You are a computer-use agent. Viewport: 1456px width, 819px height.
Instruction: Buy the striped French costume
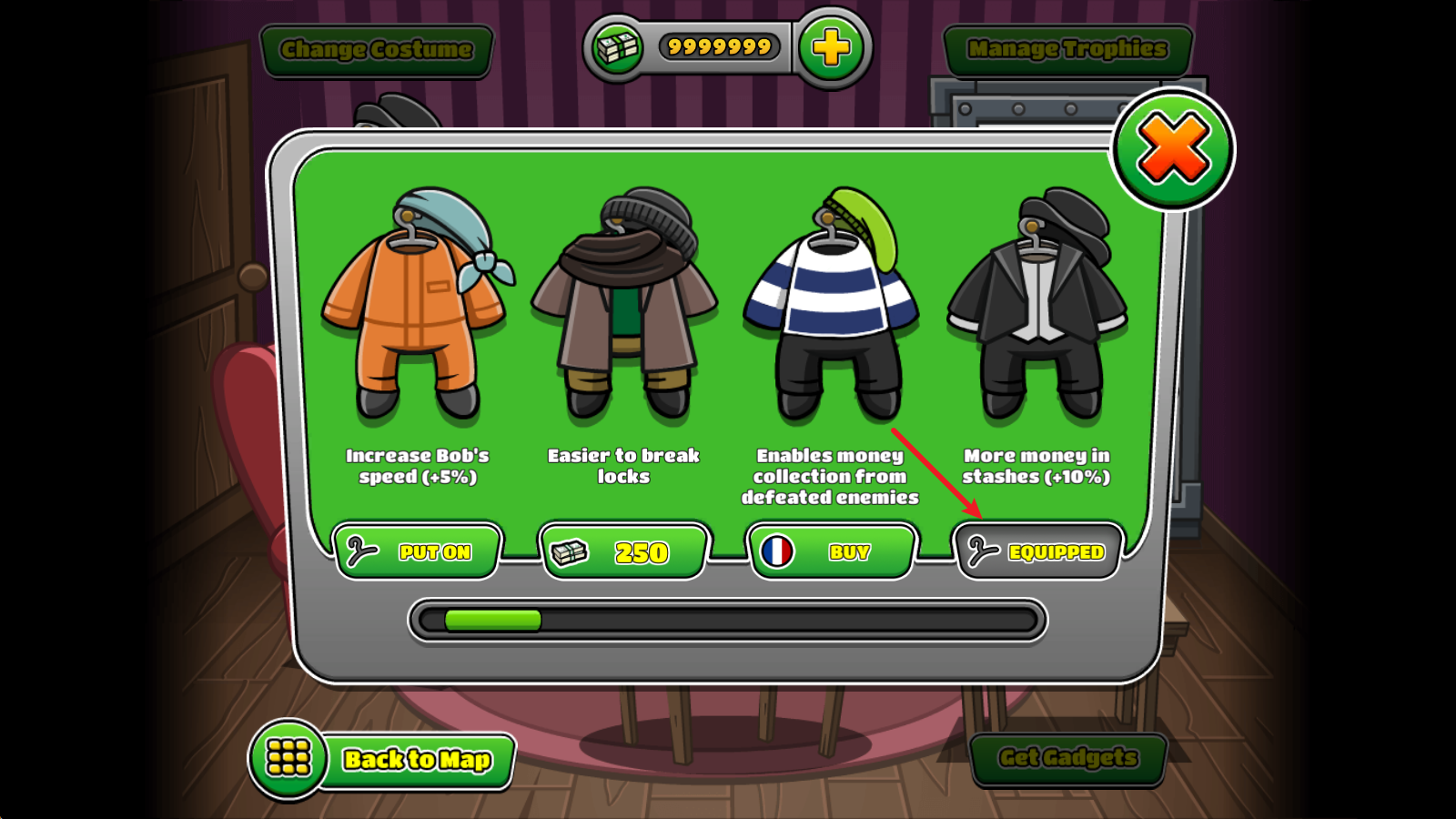pyautogui.click(x=830, y=551)
